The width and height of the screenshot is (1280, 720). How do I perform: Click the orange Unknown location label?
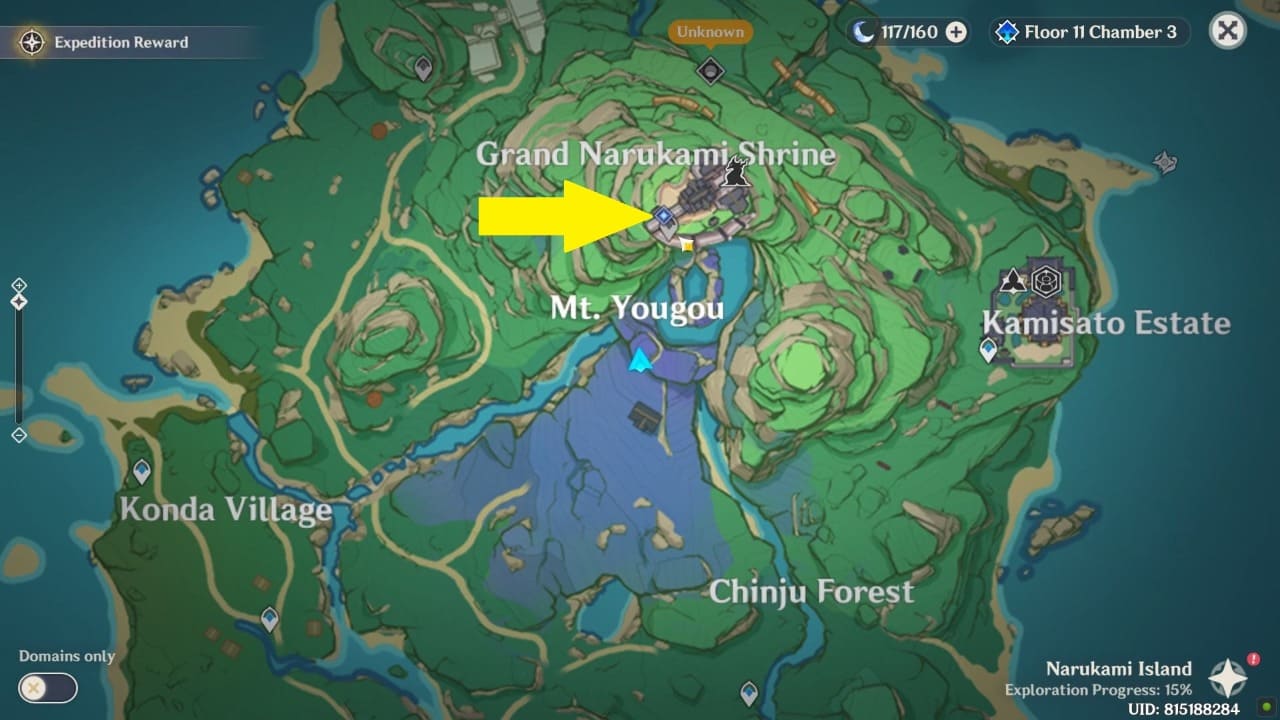coord(709,31)
